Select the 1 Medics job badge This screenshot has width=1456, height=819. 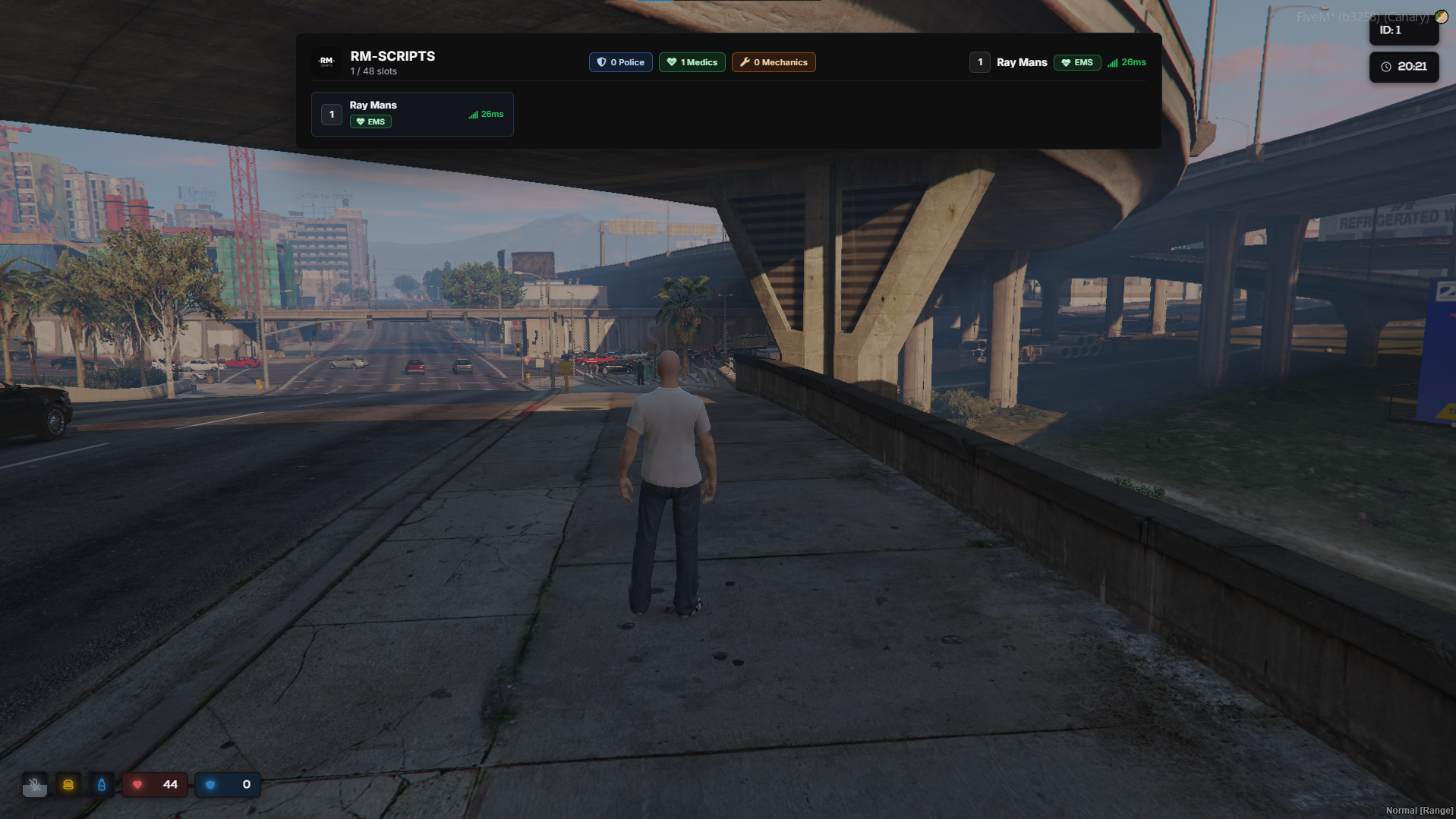692,62
